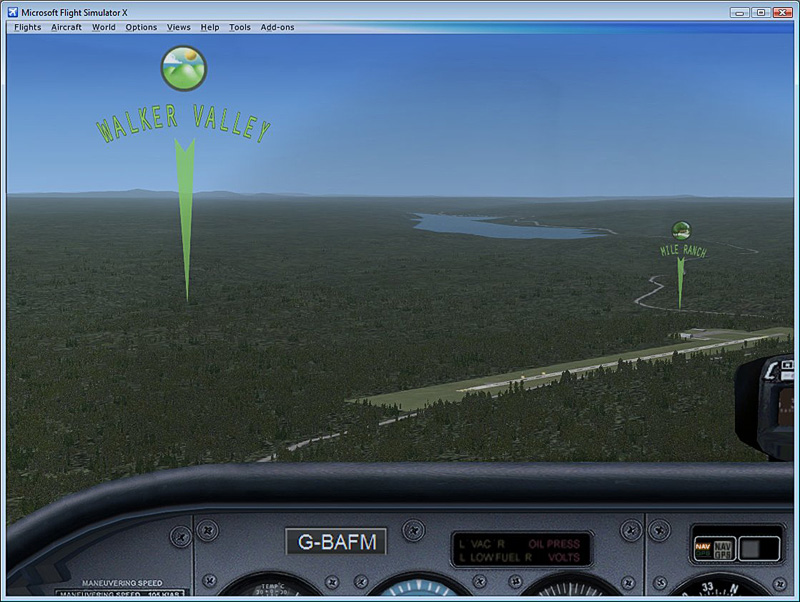Minimize the Flight Simulator window
The image size is (800, 602).
(x=739, y=12)
